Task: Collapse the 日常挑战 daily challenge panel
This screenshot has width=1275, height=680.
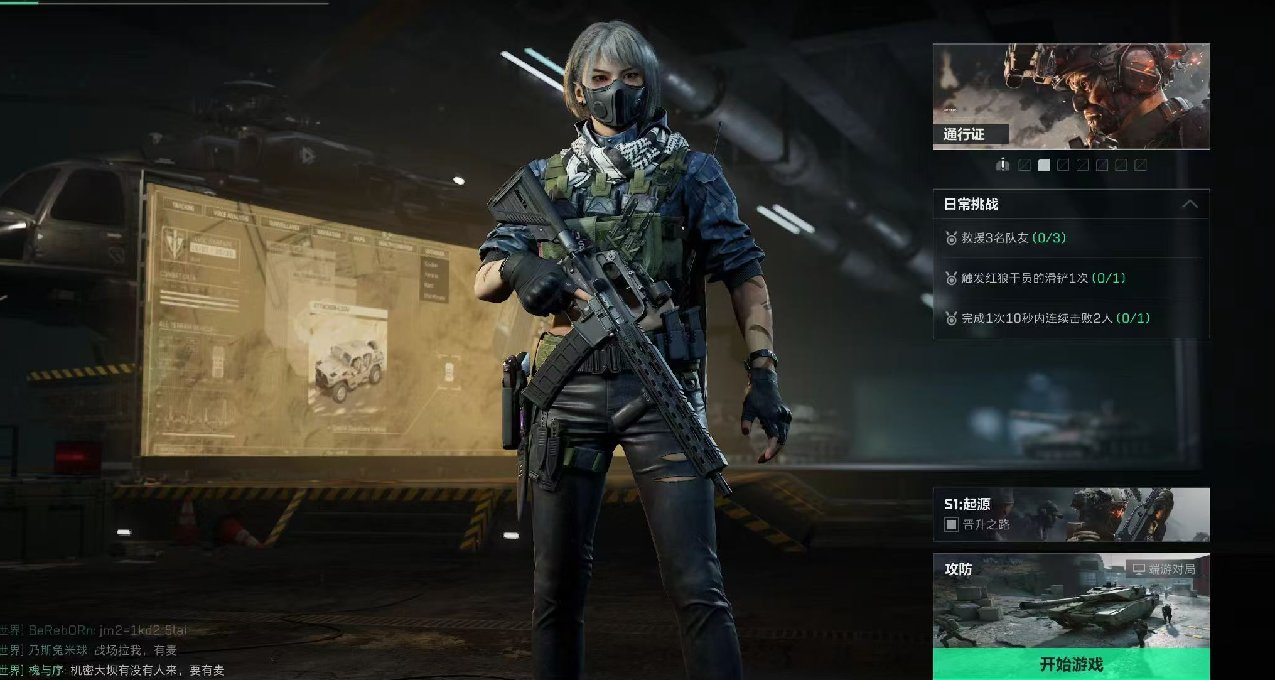Action: (1189, 204)
